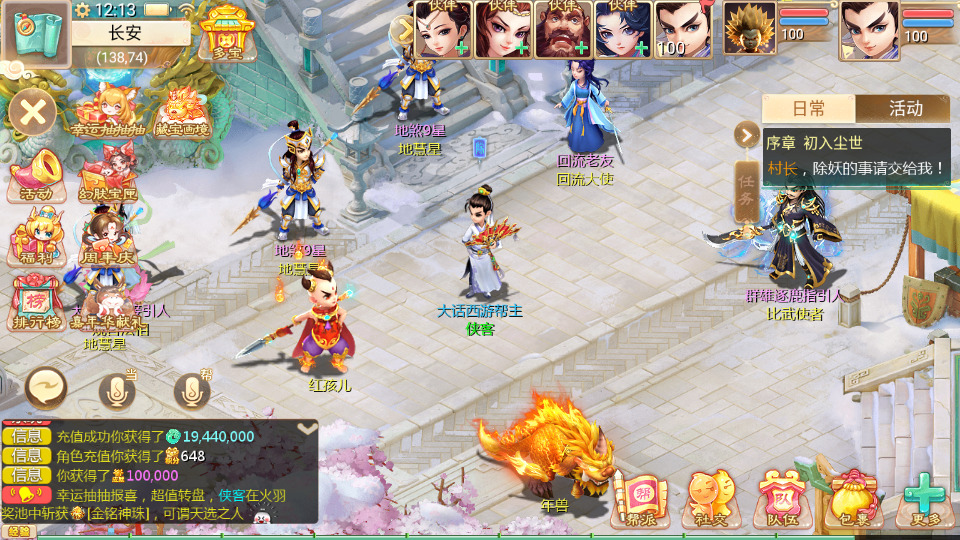
Task: Open the 周年庆 anniversary event
Action: point(104,240)
